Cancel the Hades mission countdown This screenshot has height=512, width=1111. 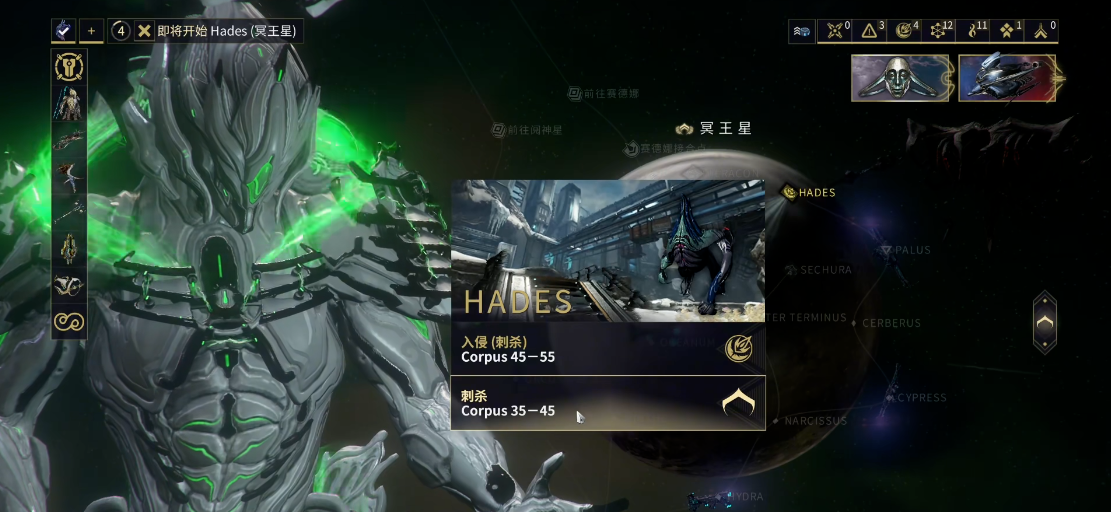145,31
